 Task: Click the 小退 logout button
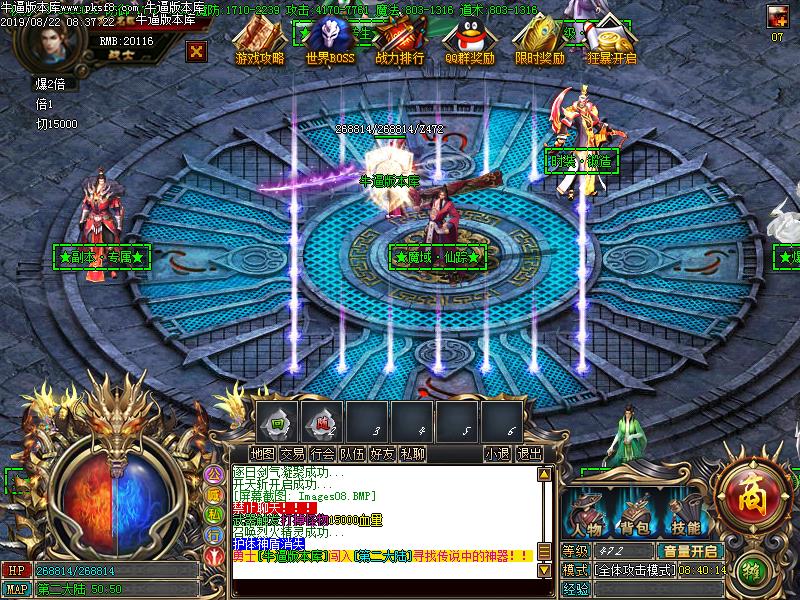(497, 453)
